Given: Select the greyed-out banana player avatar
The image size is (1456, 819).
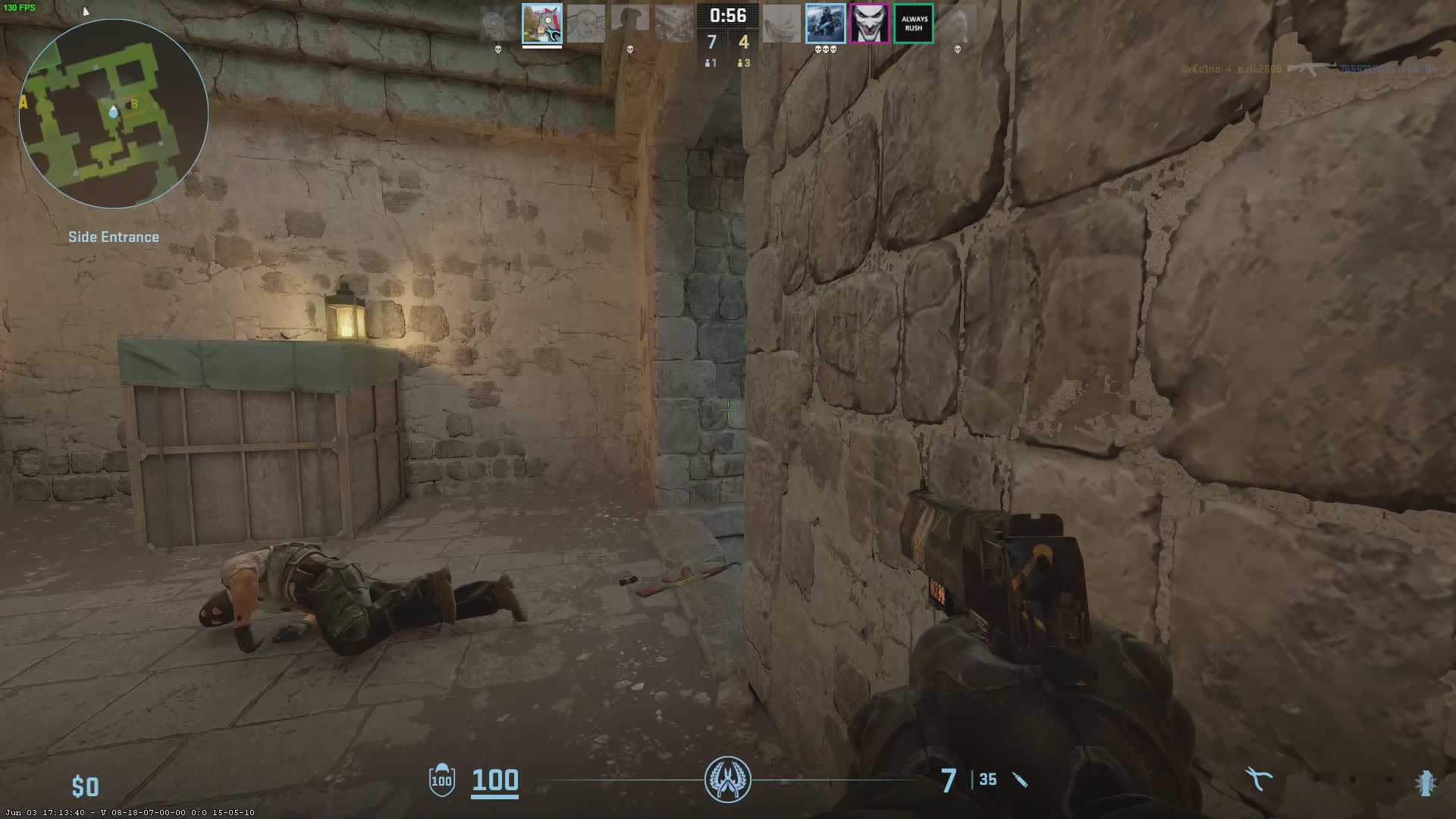Looking at the screenshot, I should pyautogui.click(x=781, y=24).
